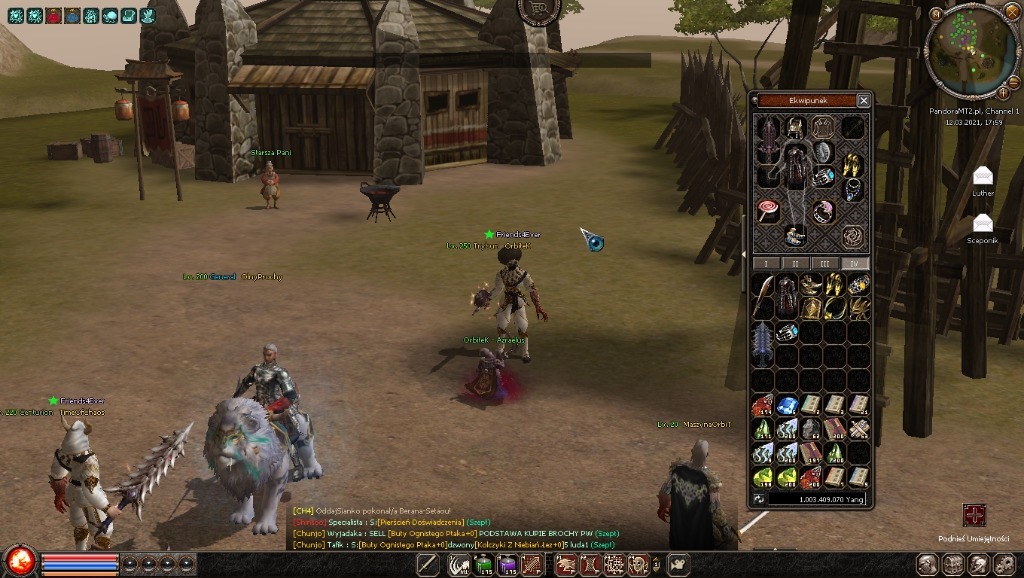
Task: Open the circular minimap
Action: 971,51
